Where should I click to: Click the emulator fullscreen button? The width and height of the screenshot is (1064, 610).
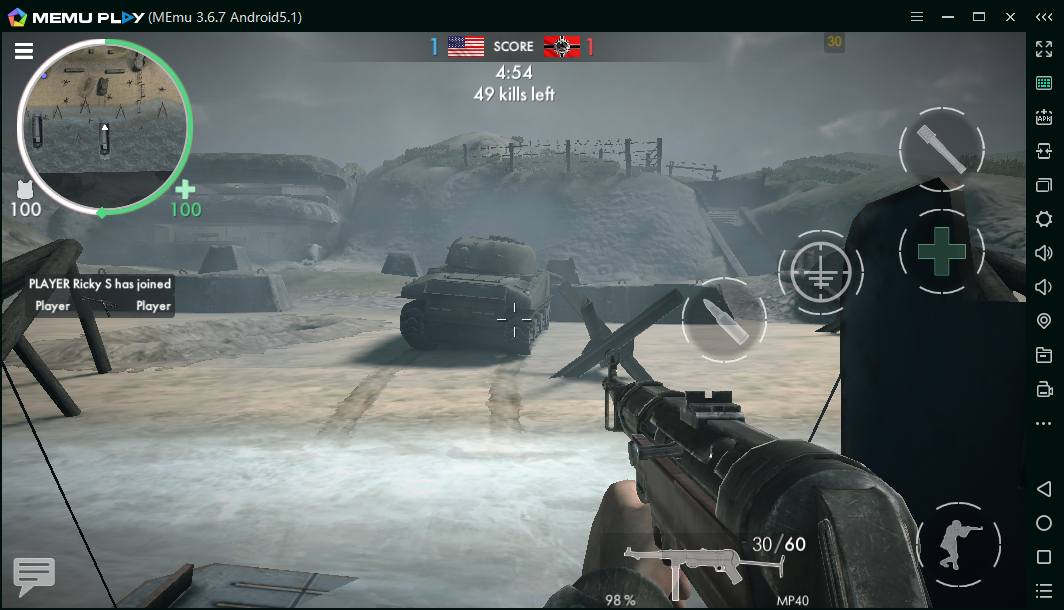1044,48
